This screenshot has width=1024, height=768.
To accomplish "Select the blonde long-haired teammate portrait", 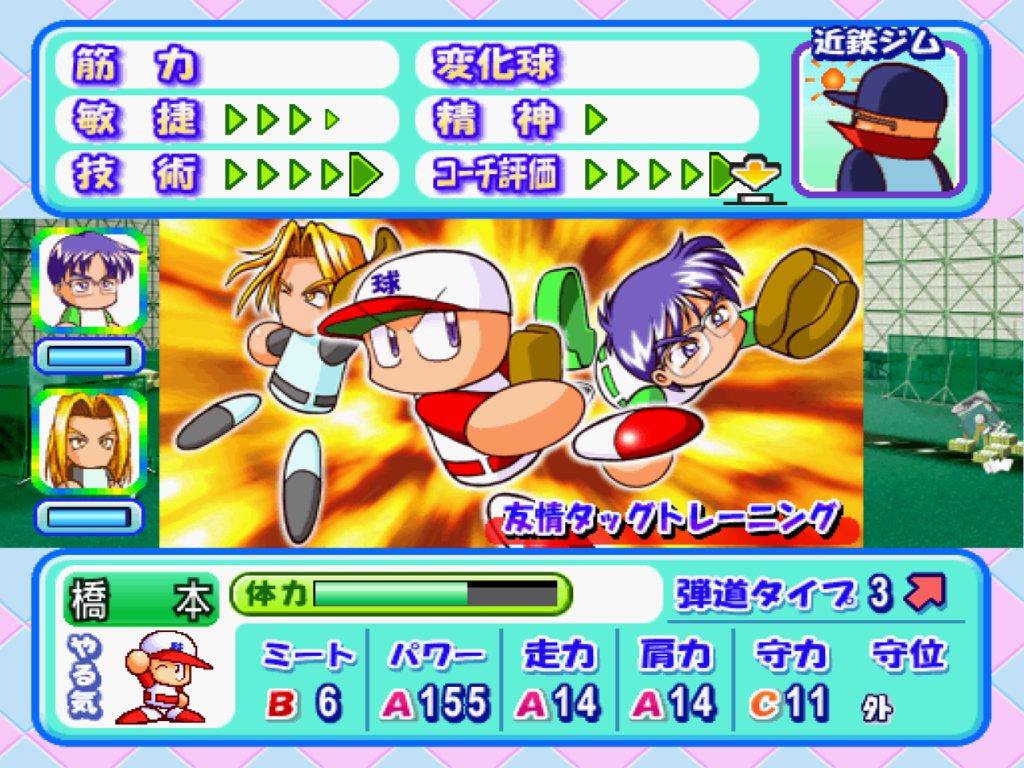I will (90, 441).
